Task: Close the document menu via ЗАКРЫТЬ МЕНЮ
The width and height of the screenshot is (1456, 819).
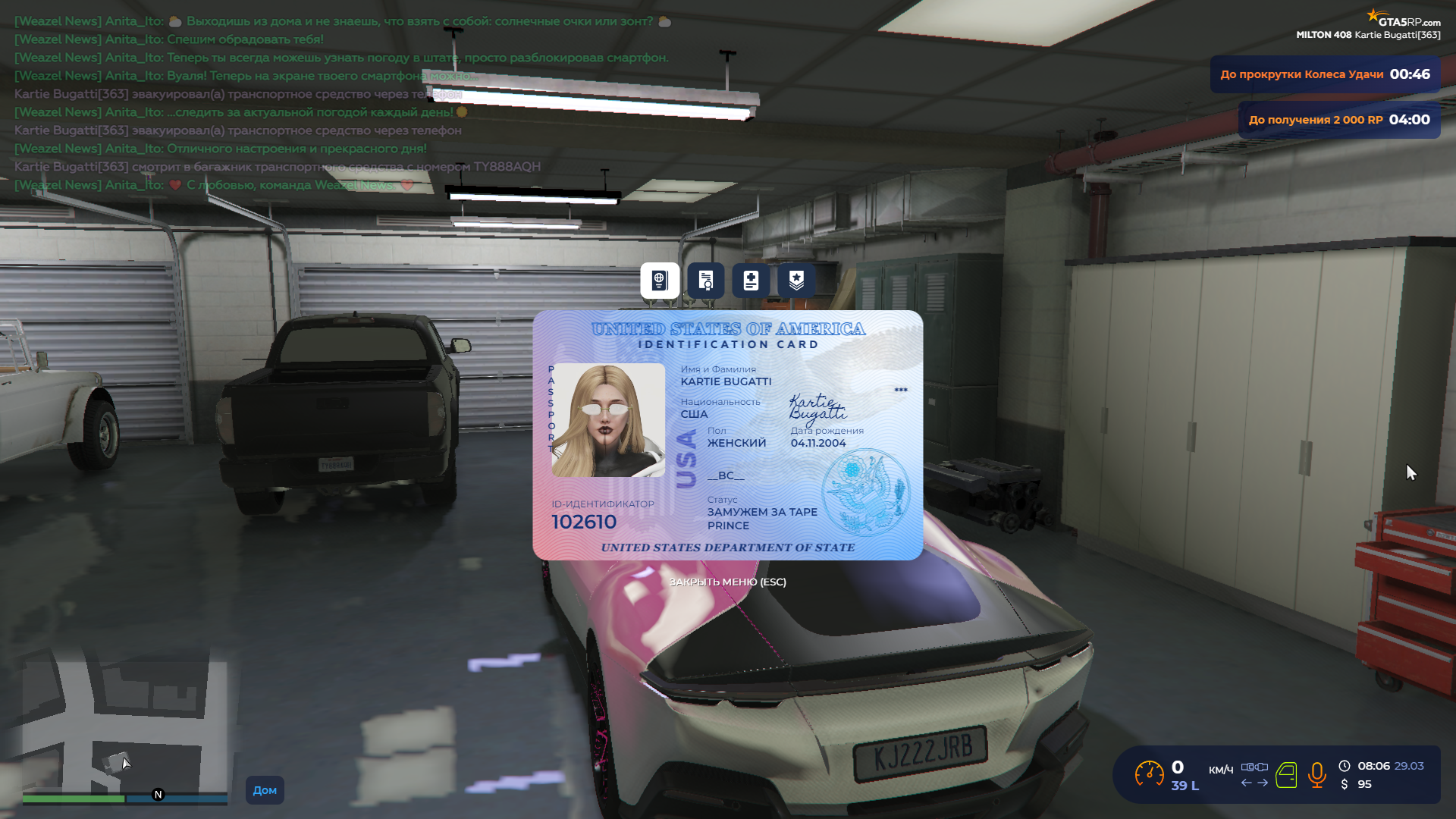Action: coord(727,582)
